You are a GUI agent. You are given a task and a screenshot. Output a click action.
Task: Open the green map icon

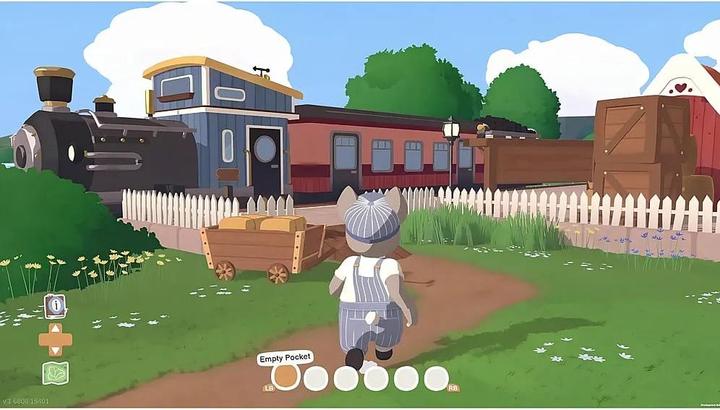click(55, 373)
